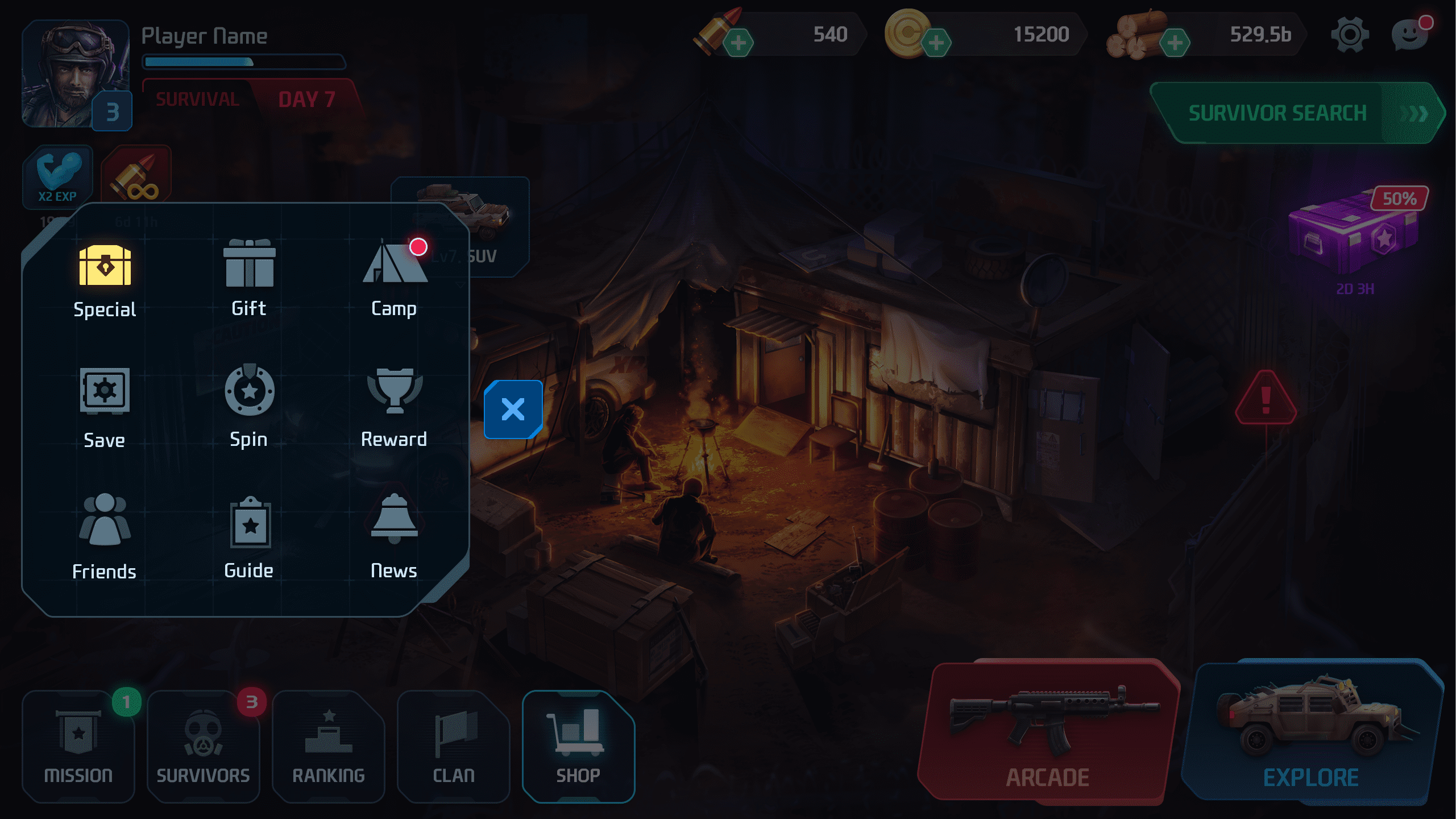This screenshot has height=819, width=1456.
Task: Enter the Shop
Action: (578, 746)
